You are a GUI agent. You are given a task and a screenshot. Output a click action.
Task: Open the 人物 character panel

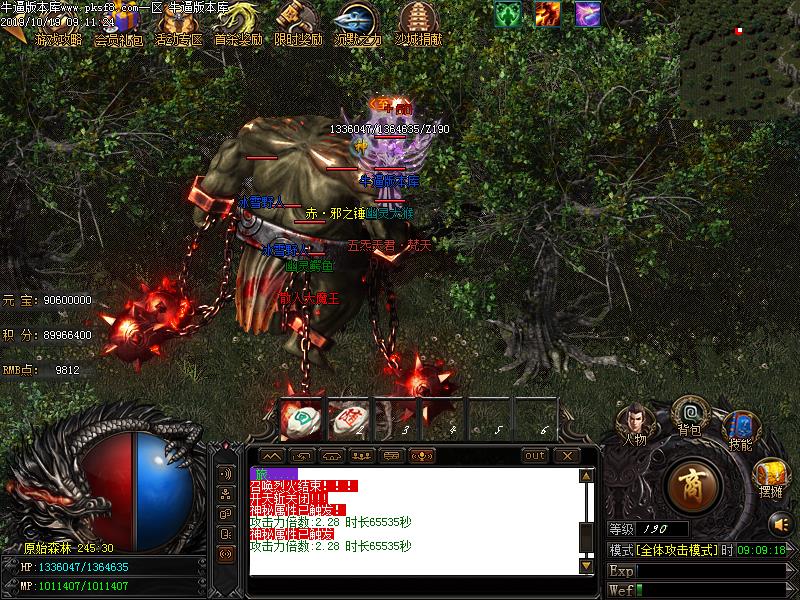636,422
